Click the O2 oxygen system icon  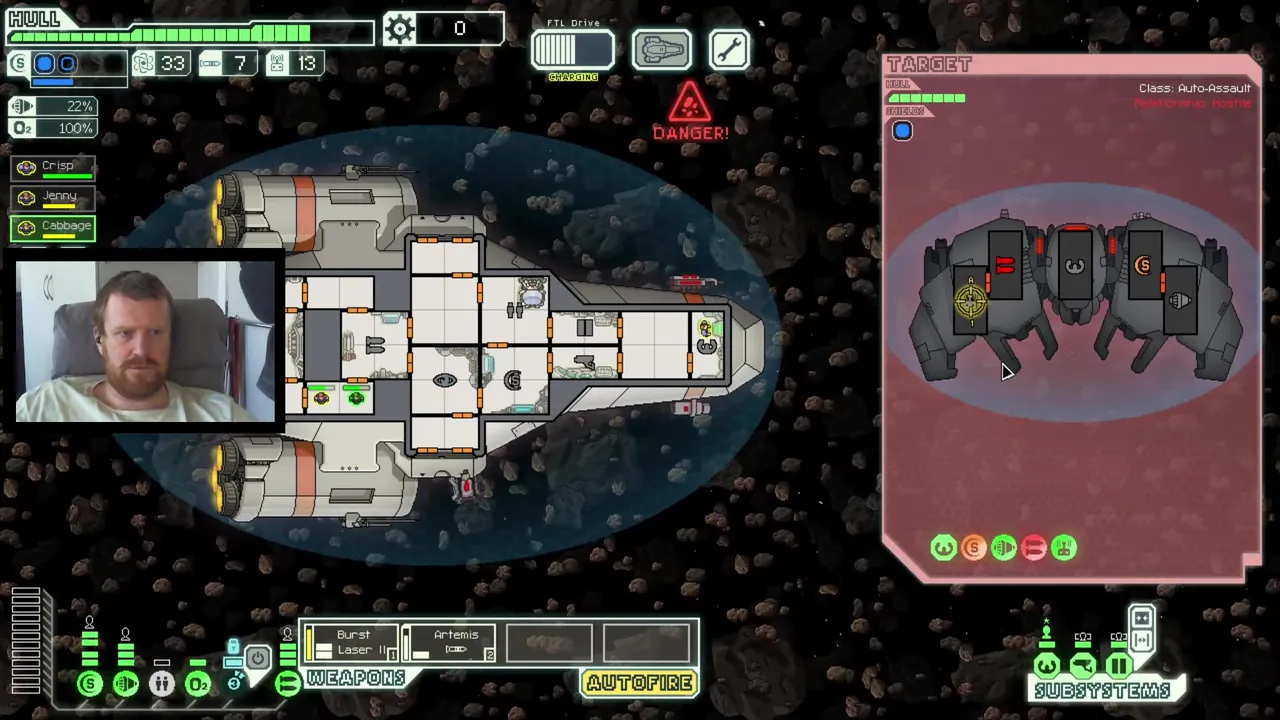(198, 684)
